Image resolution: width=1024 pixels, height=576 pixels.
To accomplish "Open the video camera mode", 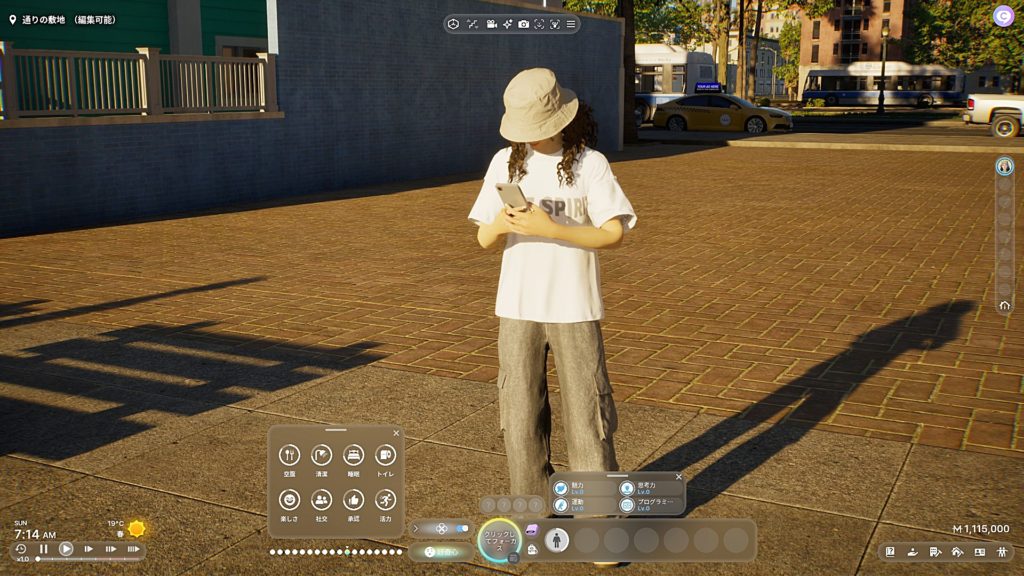I will click(491, 24).
